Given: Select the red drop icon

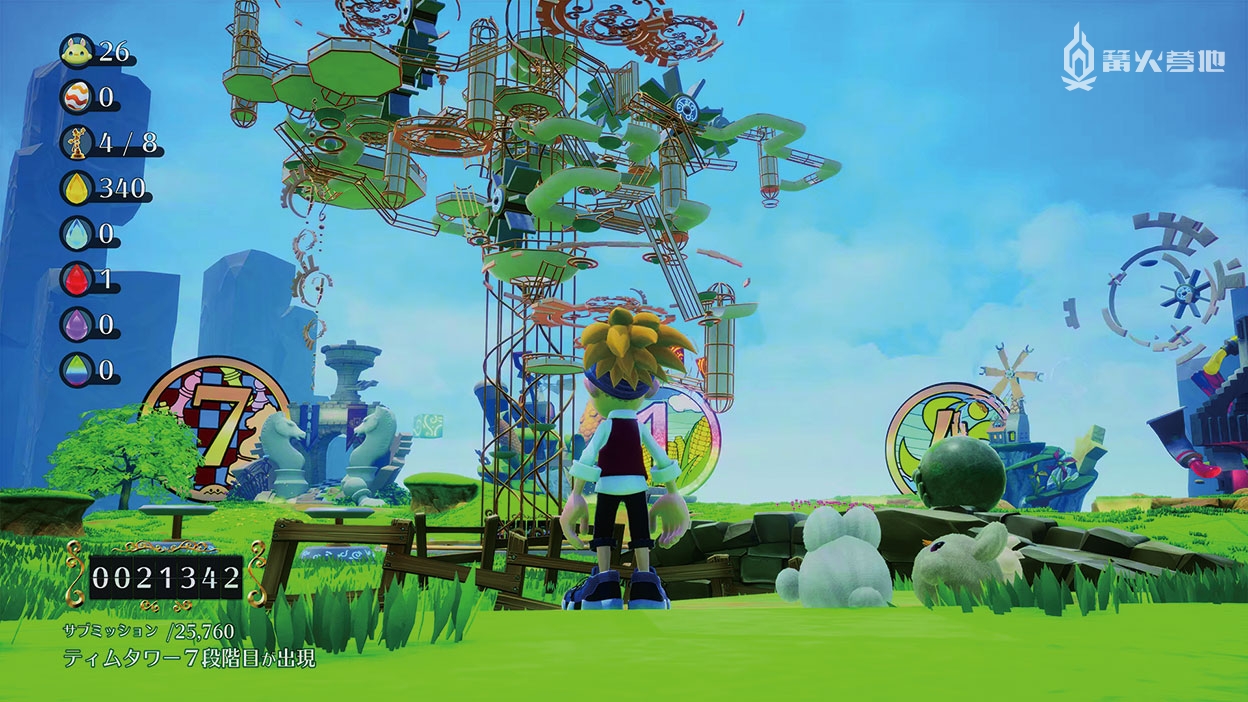Looking at the screenshot, I should tap(75, 279).
